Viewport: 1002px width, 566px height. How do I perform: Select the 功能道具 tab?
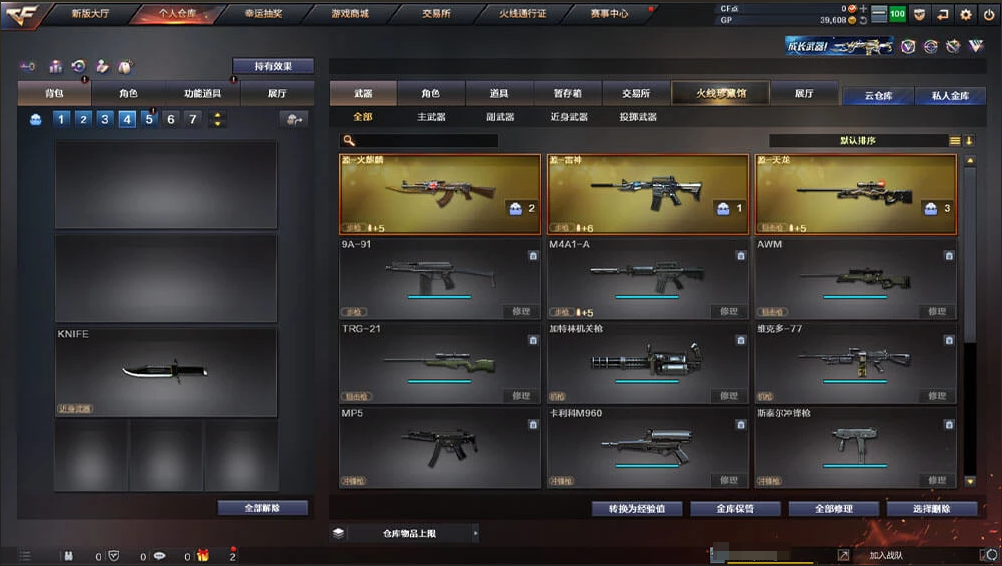(202, 93)
